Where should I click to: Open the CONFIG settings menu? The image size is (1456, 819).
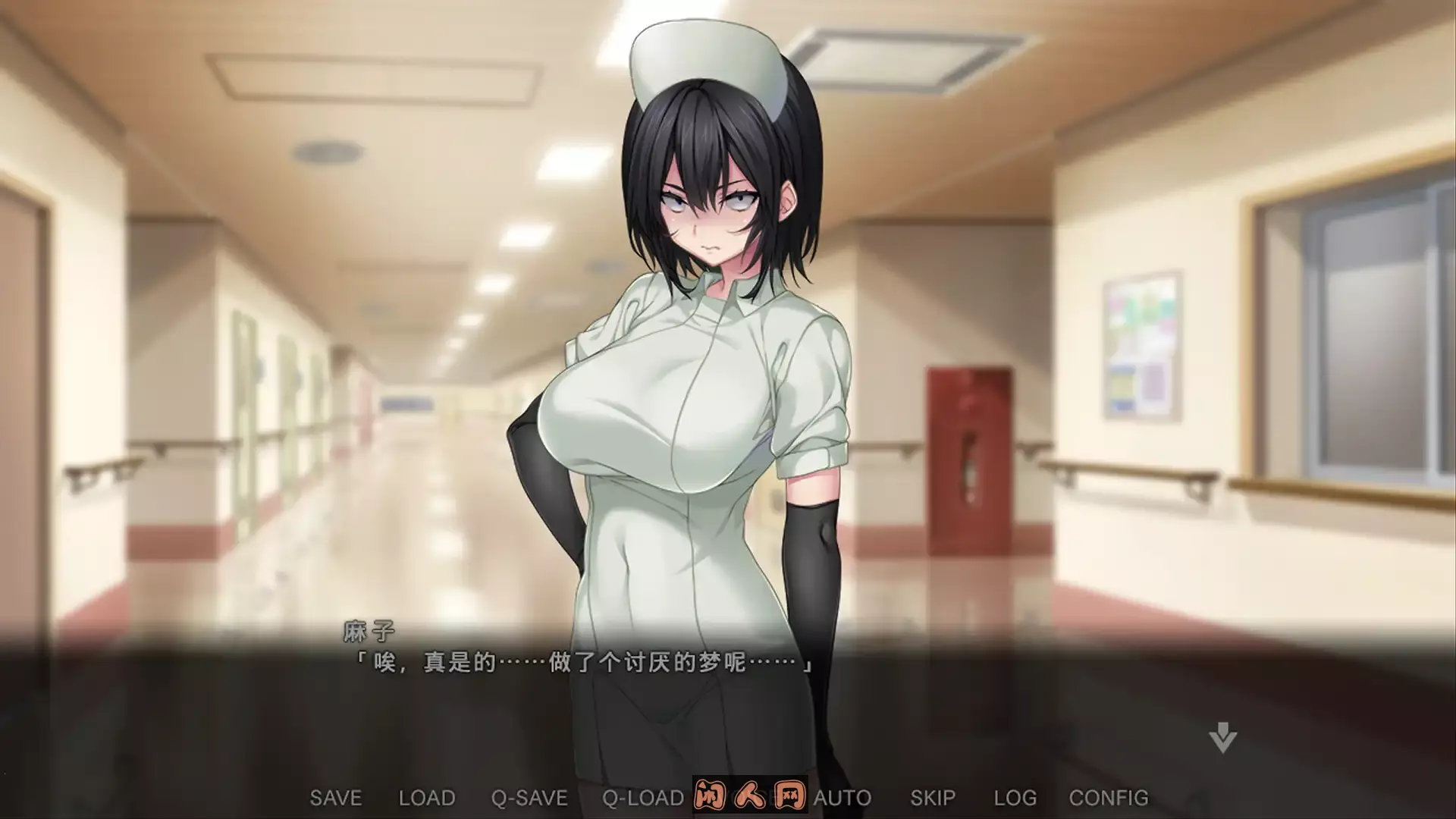click(1110, 798)
